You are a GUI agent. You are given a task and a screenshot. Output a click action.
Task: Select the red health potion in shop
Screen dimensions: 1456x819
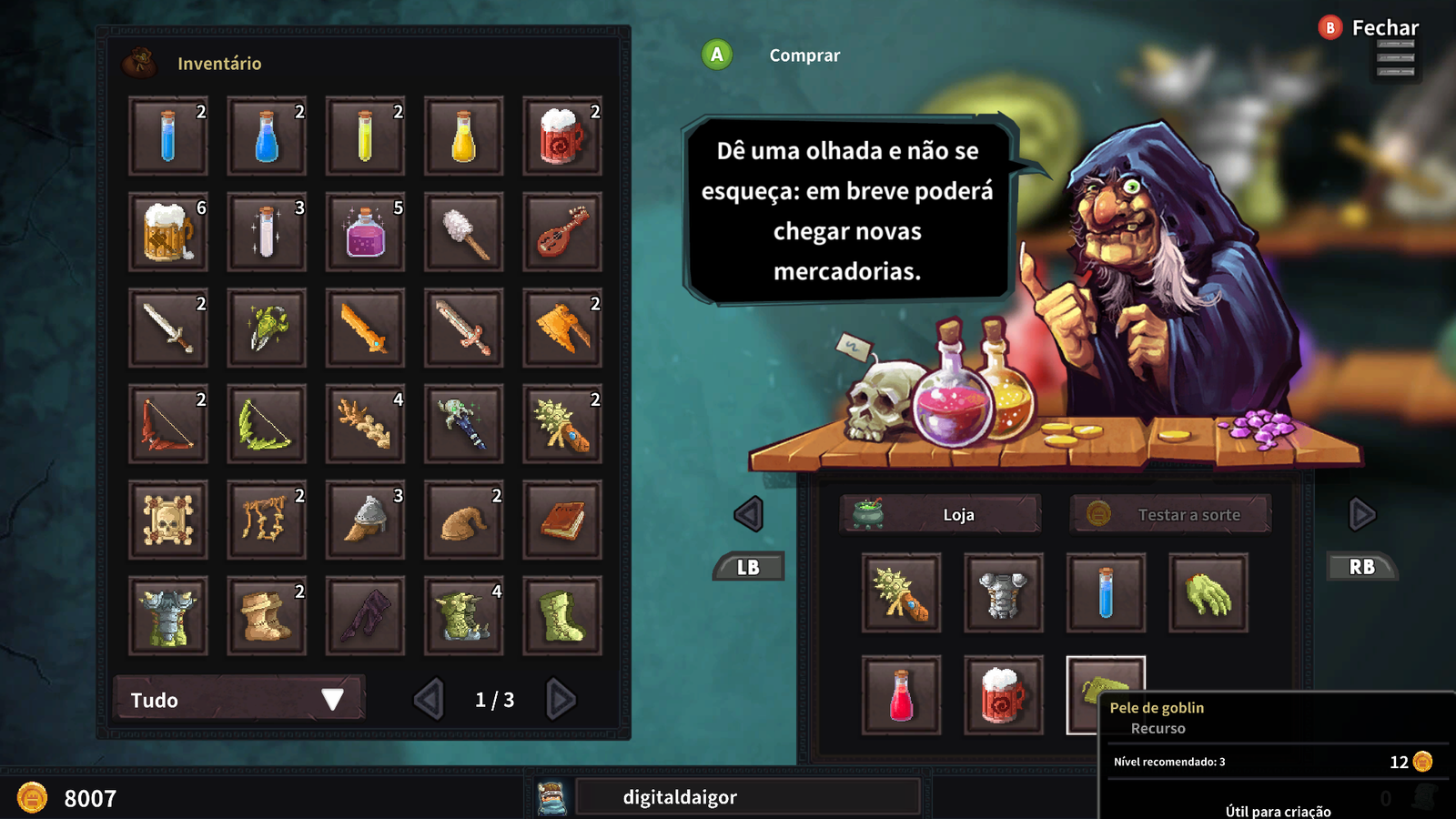901,695
